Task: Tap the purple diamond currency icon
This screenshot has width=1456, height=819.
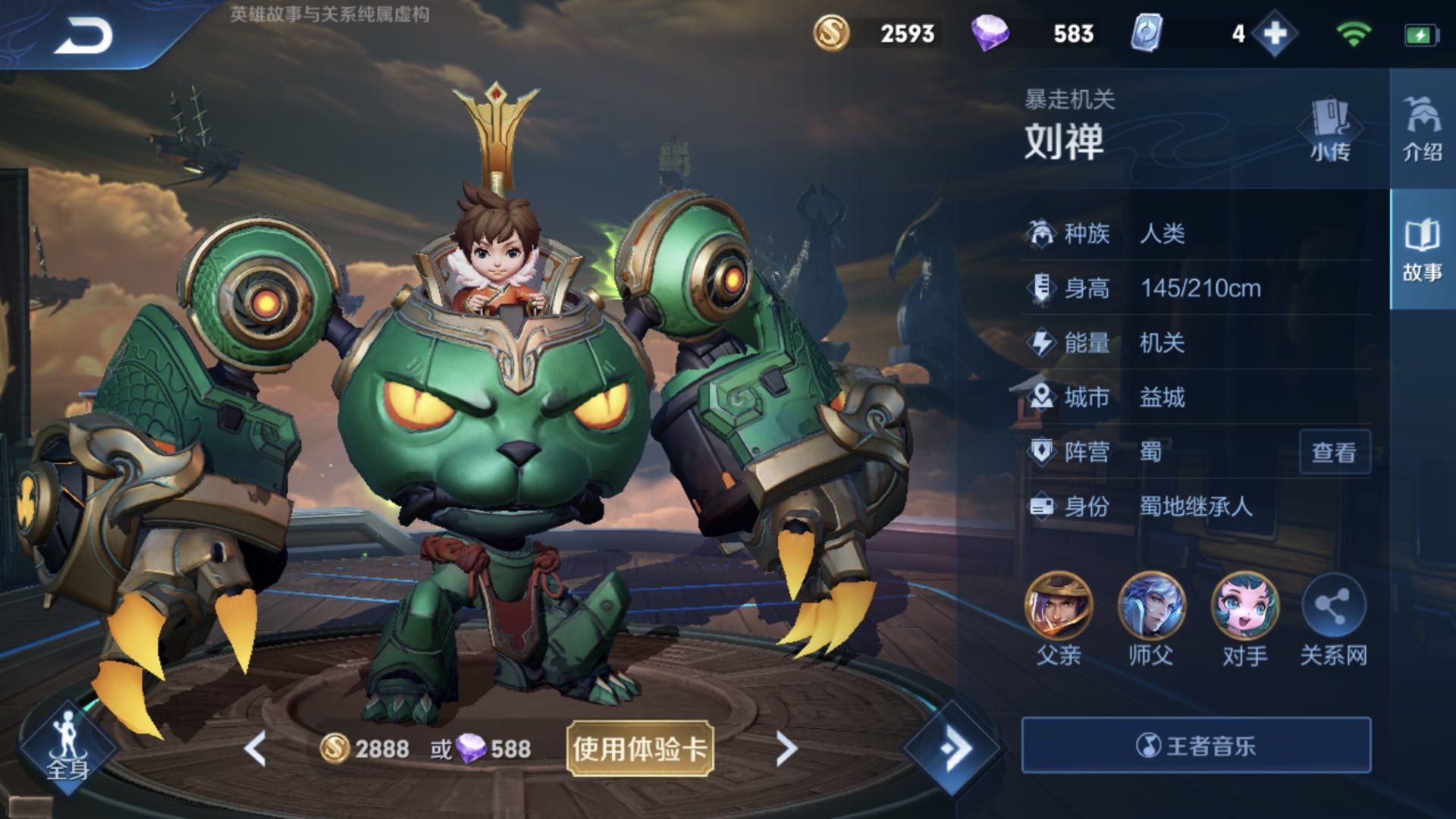Action: point(990,33)
